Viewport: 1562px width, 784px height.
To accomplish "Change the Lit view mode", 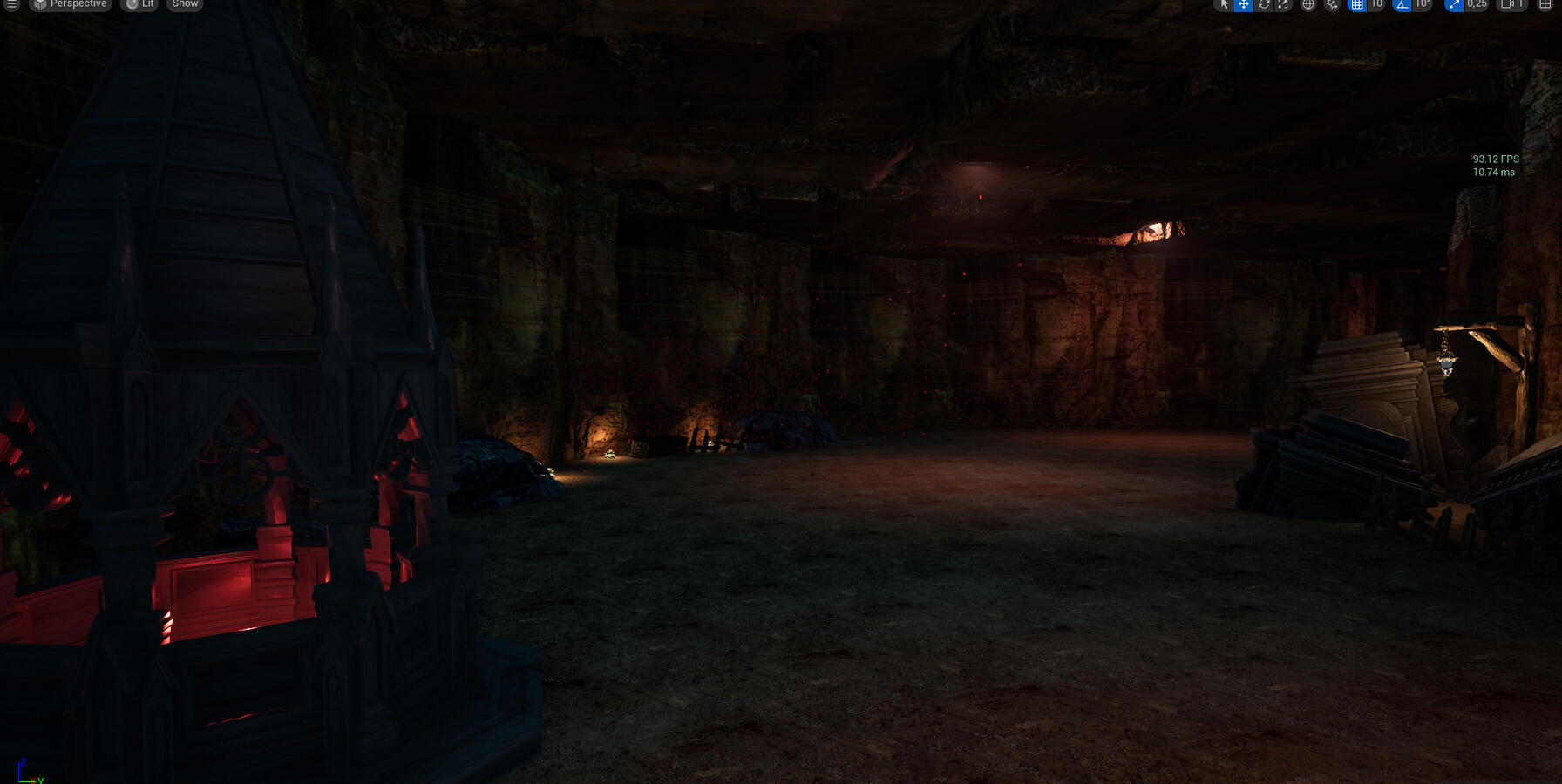I will coord(139,4).
